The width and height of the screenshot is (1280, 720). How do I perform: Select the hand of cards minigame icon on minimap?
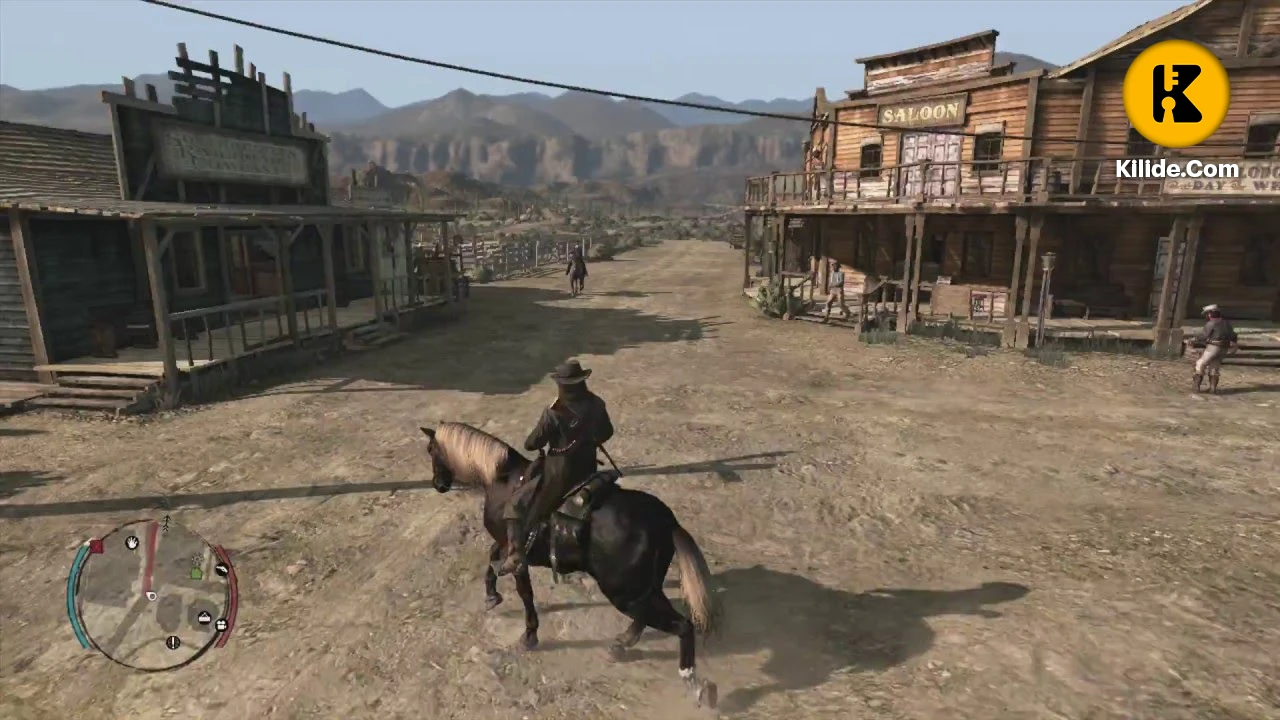[131, 543]
